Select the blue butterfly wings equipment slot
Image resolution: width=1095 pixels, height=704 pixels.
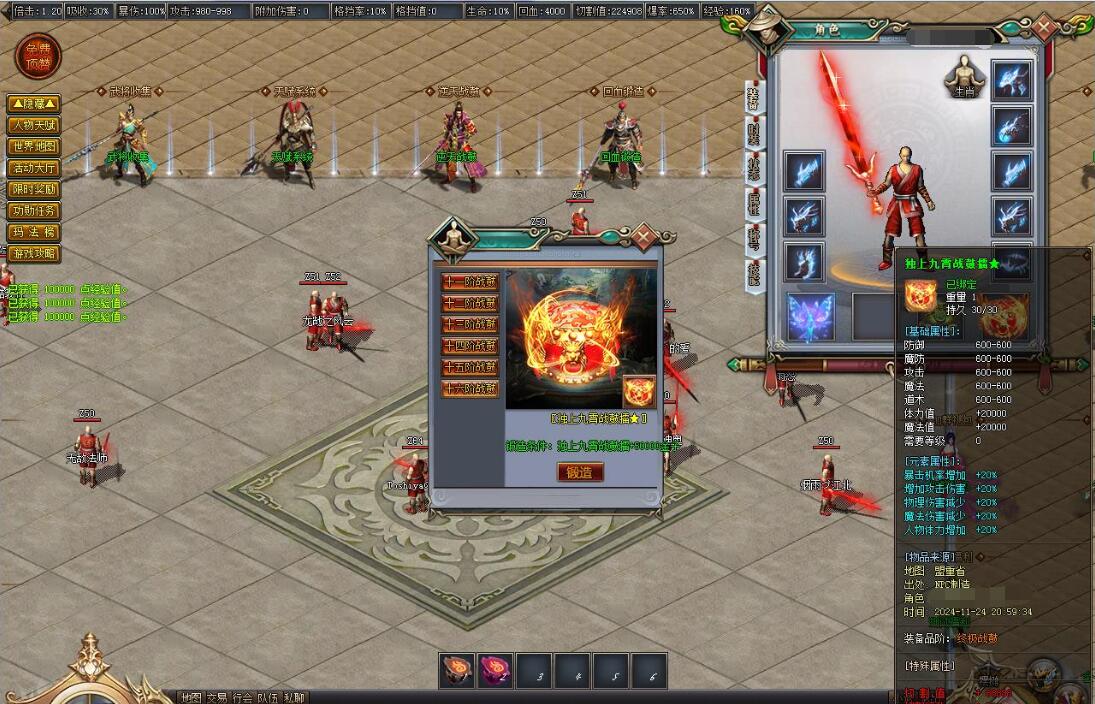click(812, 317)
